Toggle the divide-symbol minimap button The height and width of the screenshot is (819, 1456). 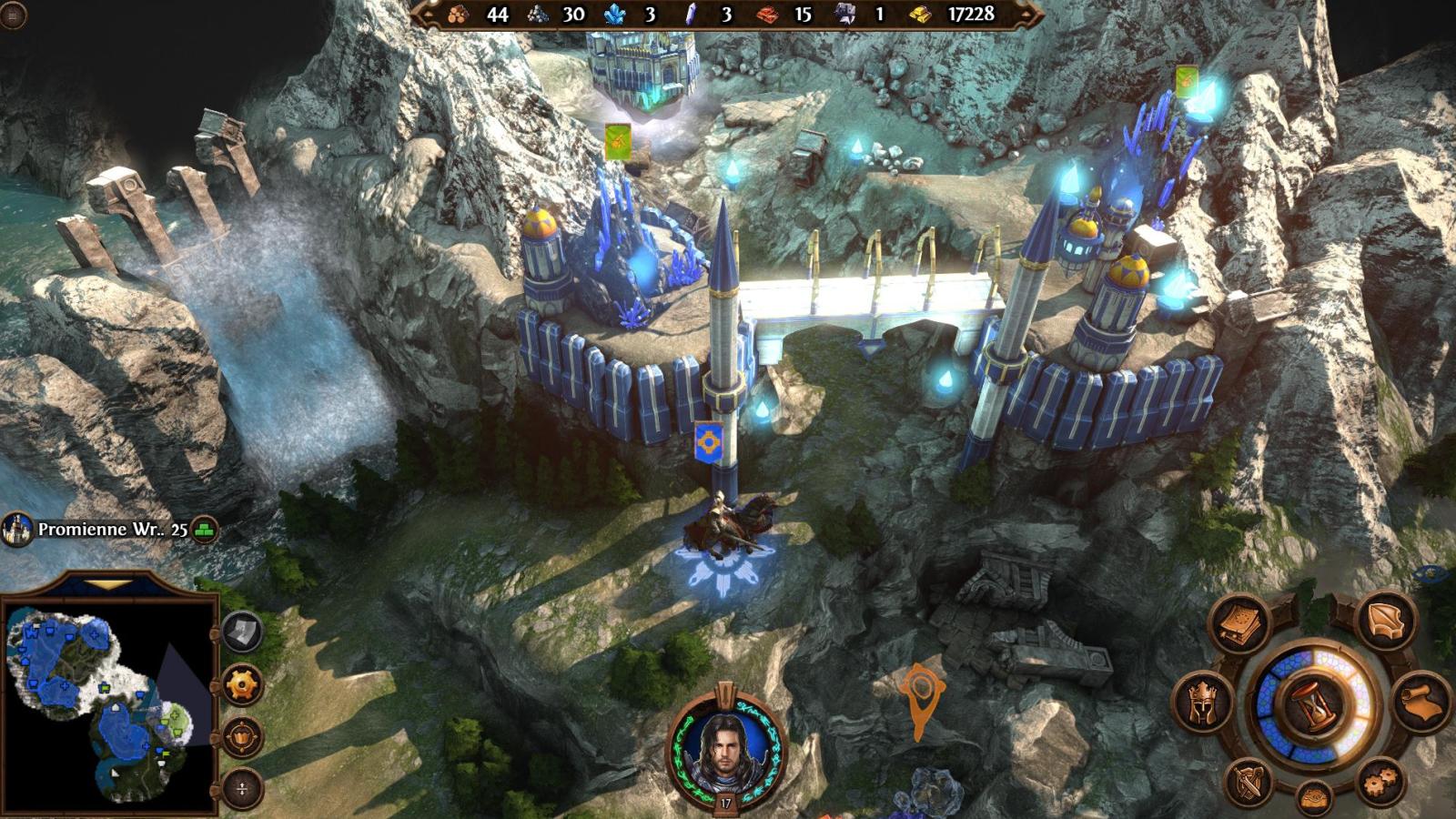point(241,788)
